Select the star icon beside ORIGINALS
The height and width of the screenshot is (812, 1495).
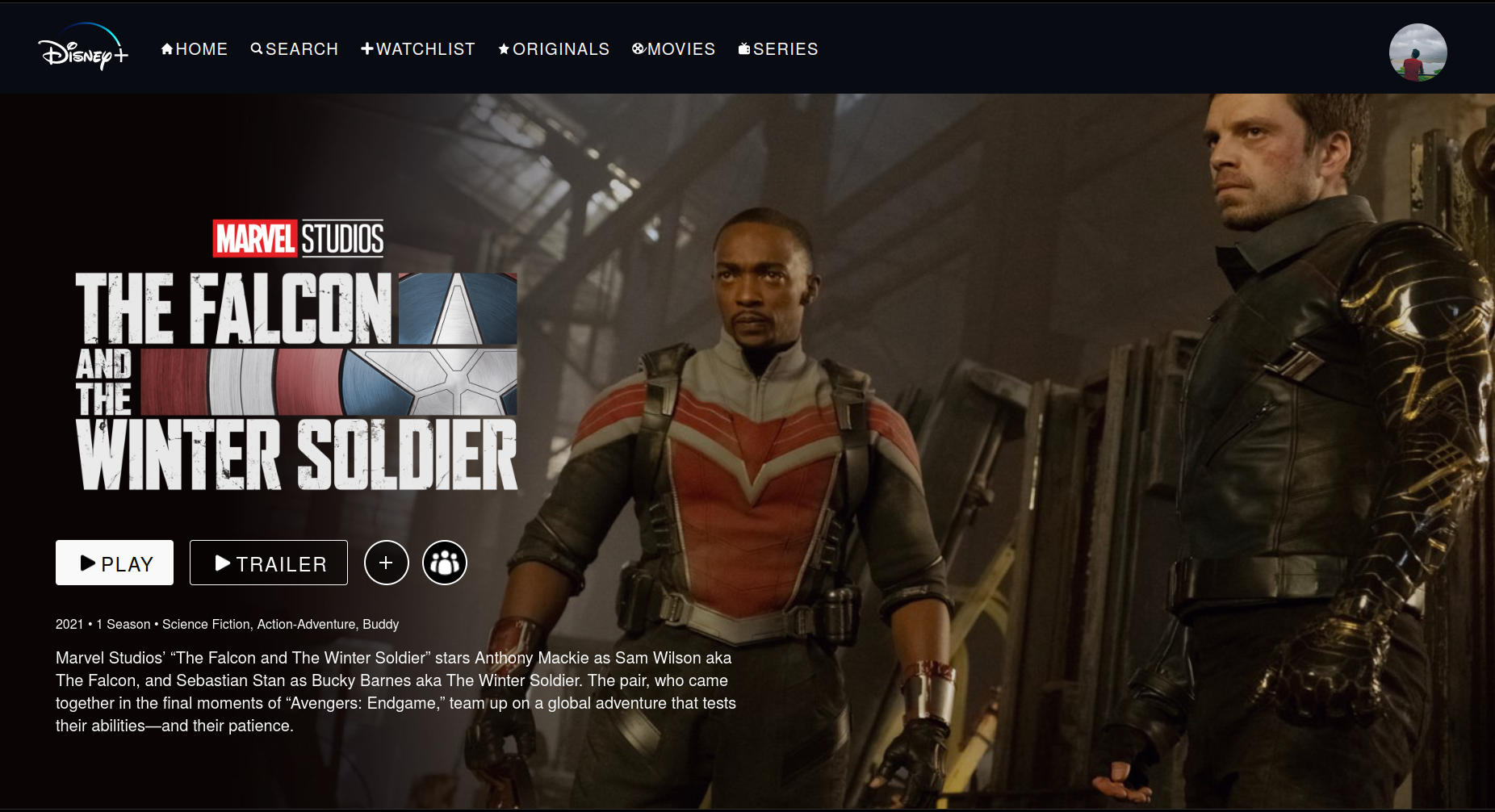click(x=504, y=48)
